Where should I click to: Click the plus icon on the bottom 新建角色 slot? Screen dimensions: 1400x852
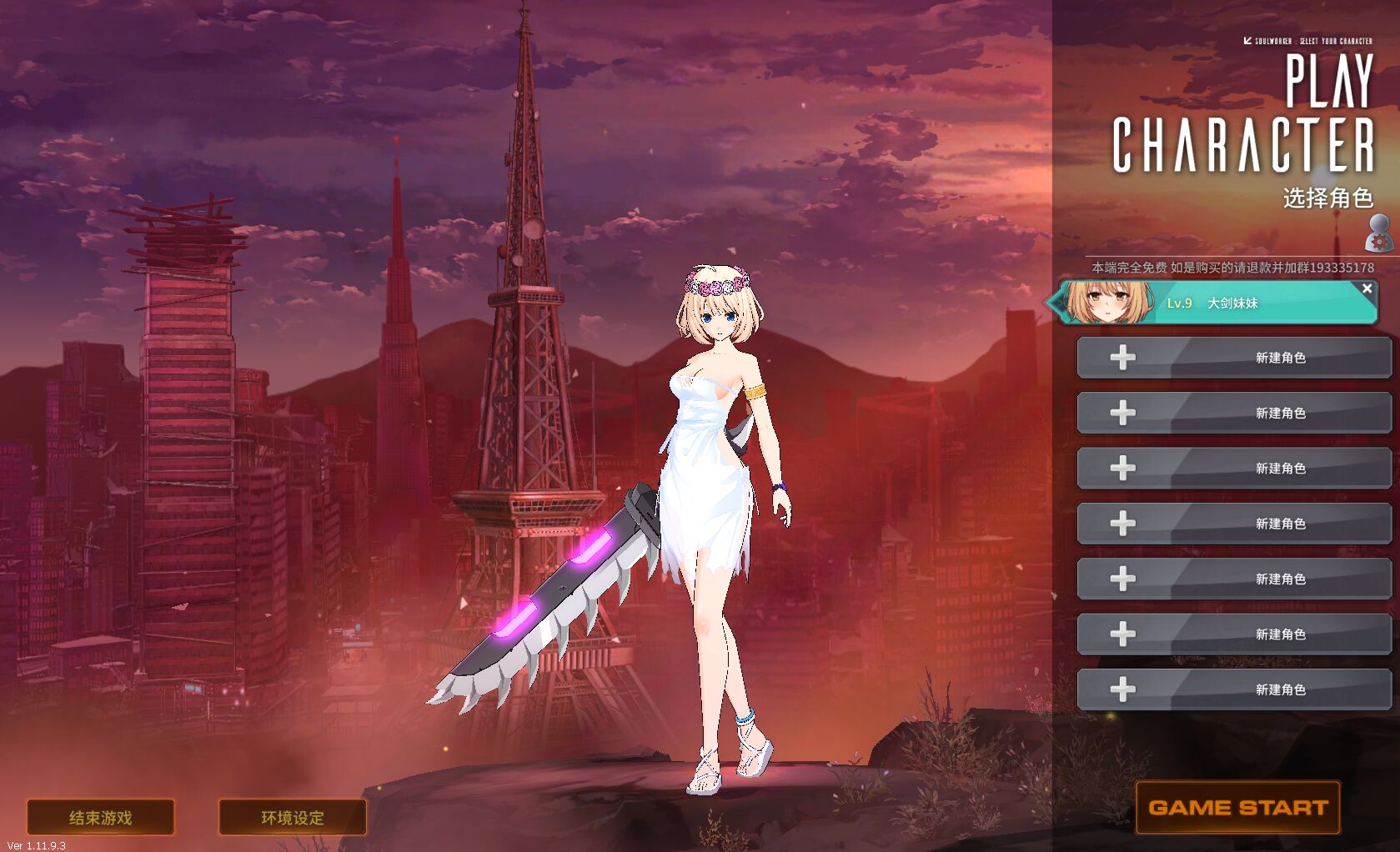(1122, 689)
